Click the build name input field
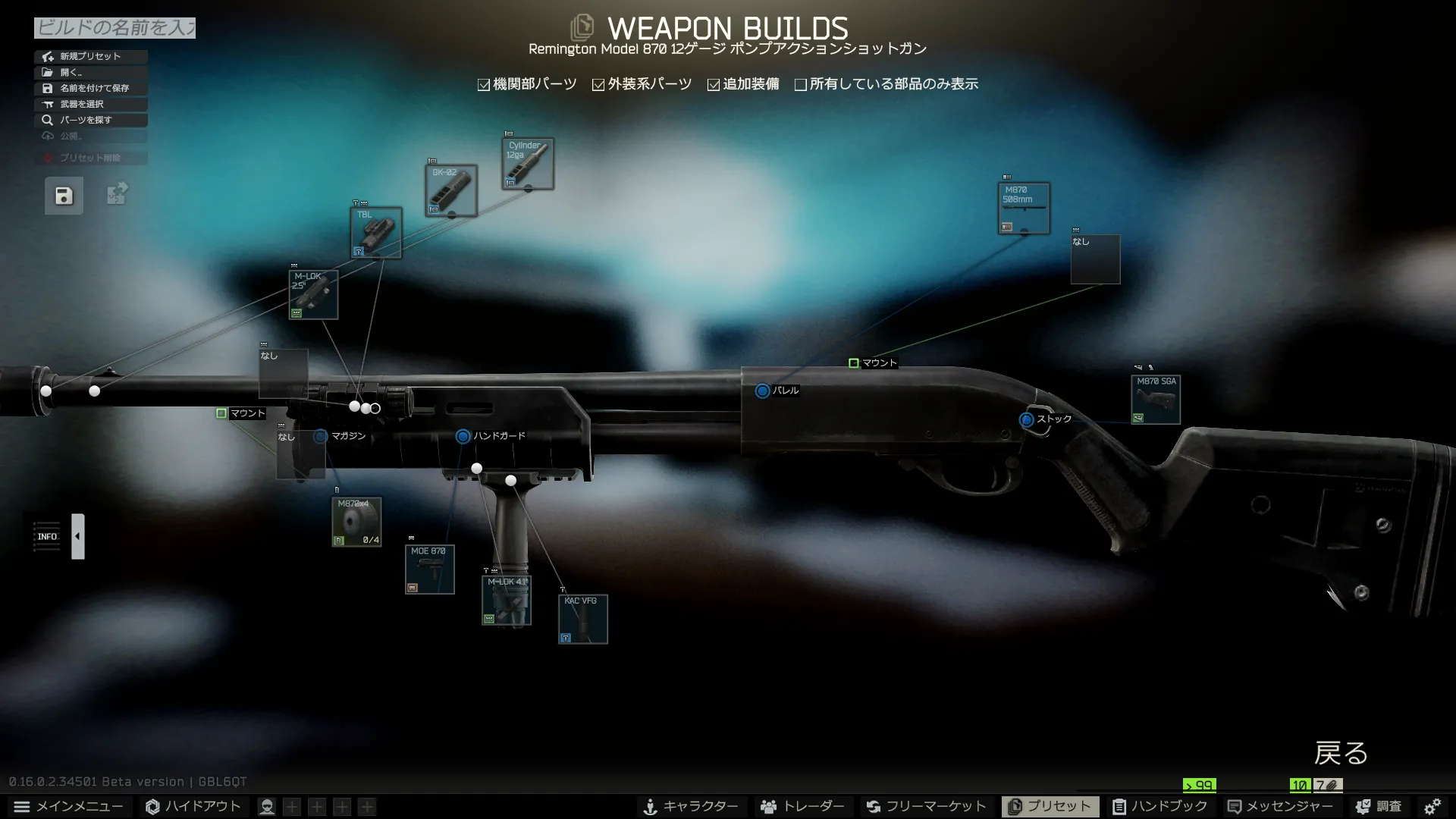The height and width of the screenshot is (819, 1456). click(115, 28)
